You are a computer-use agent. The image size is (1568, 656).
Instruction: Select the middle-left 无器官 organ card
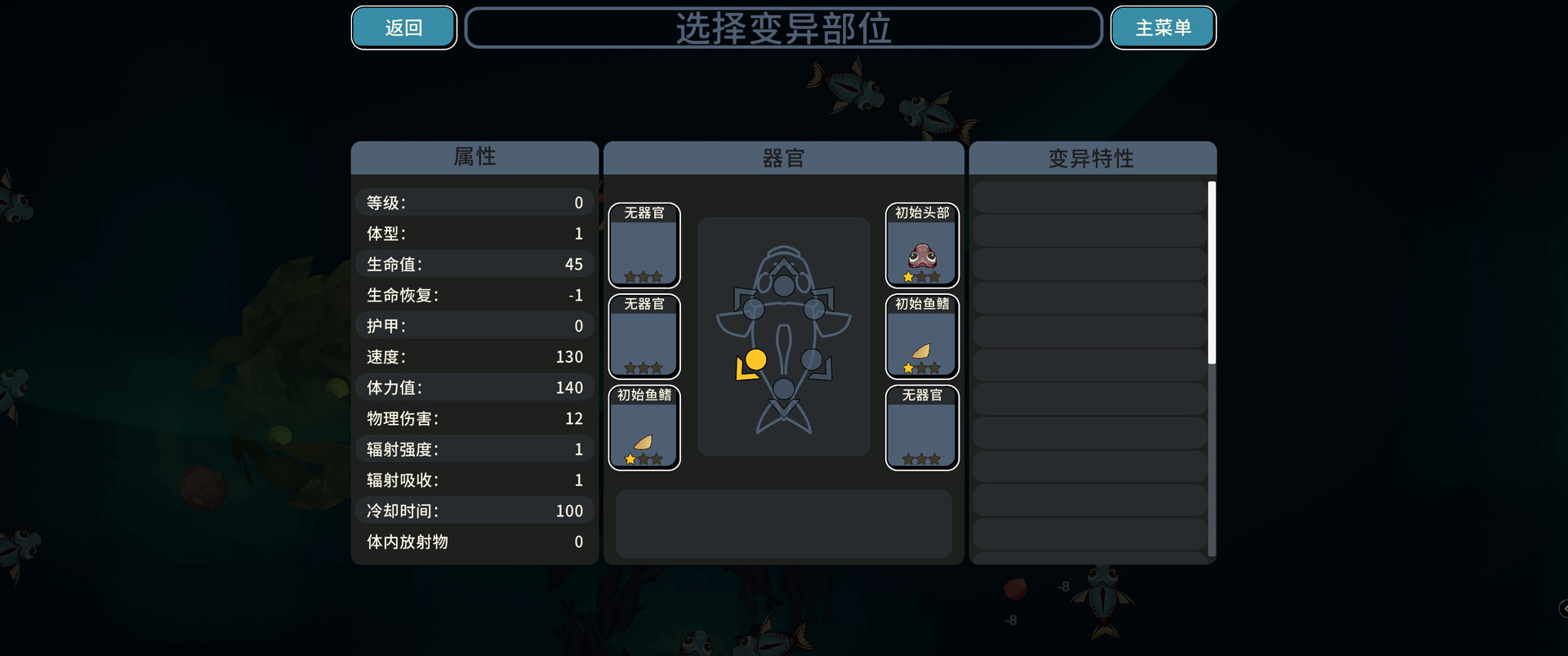pyautogui.click(x=644, y=337)
